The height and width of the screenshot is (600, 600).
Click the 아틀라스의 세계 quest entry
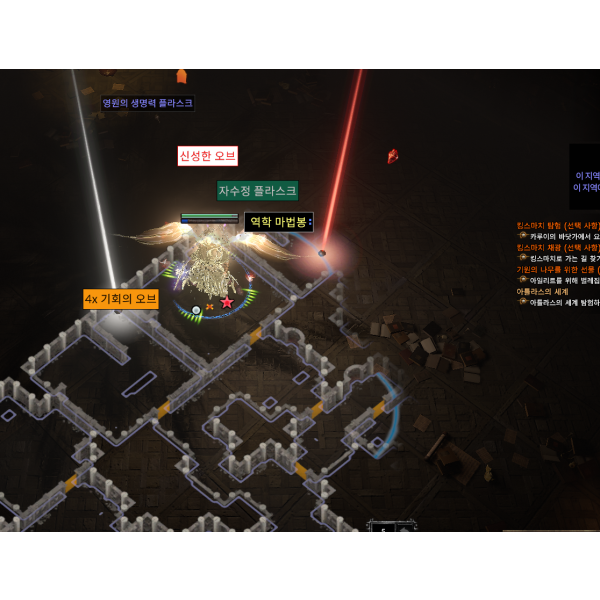click(543, 291)
